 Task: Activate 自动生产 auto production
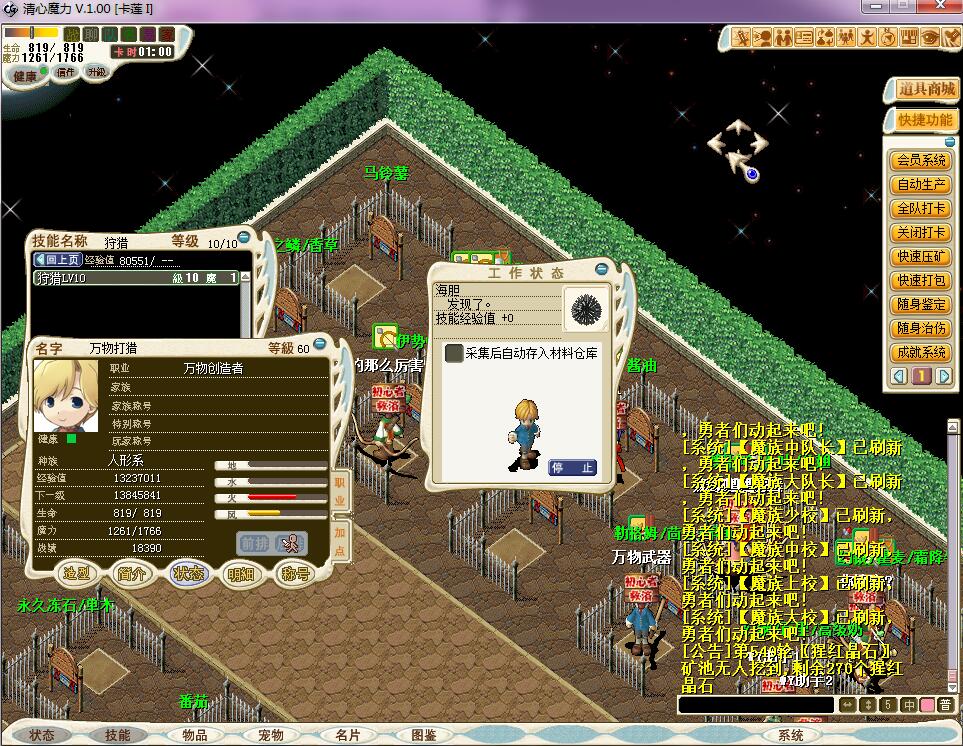921,184
